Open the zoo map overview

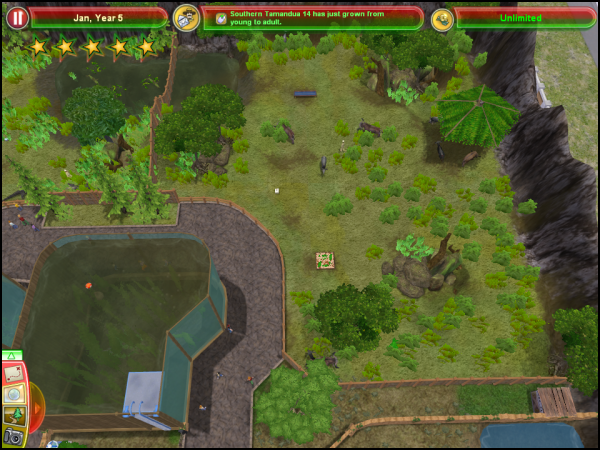point(13,373)
